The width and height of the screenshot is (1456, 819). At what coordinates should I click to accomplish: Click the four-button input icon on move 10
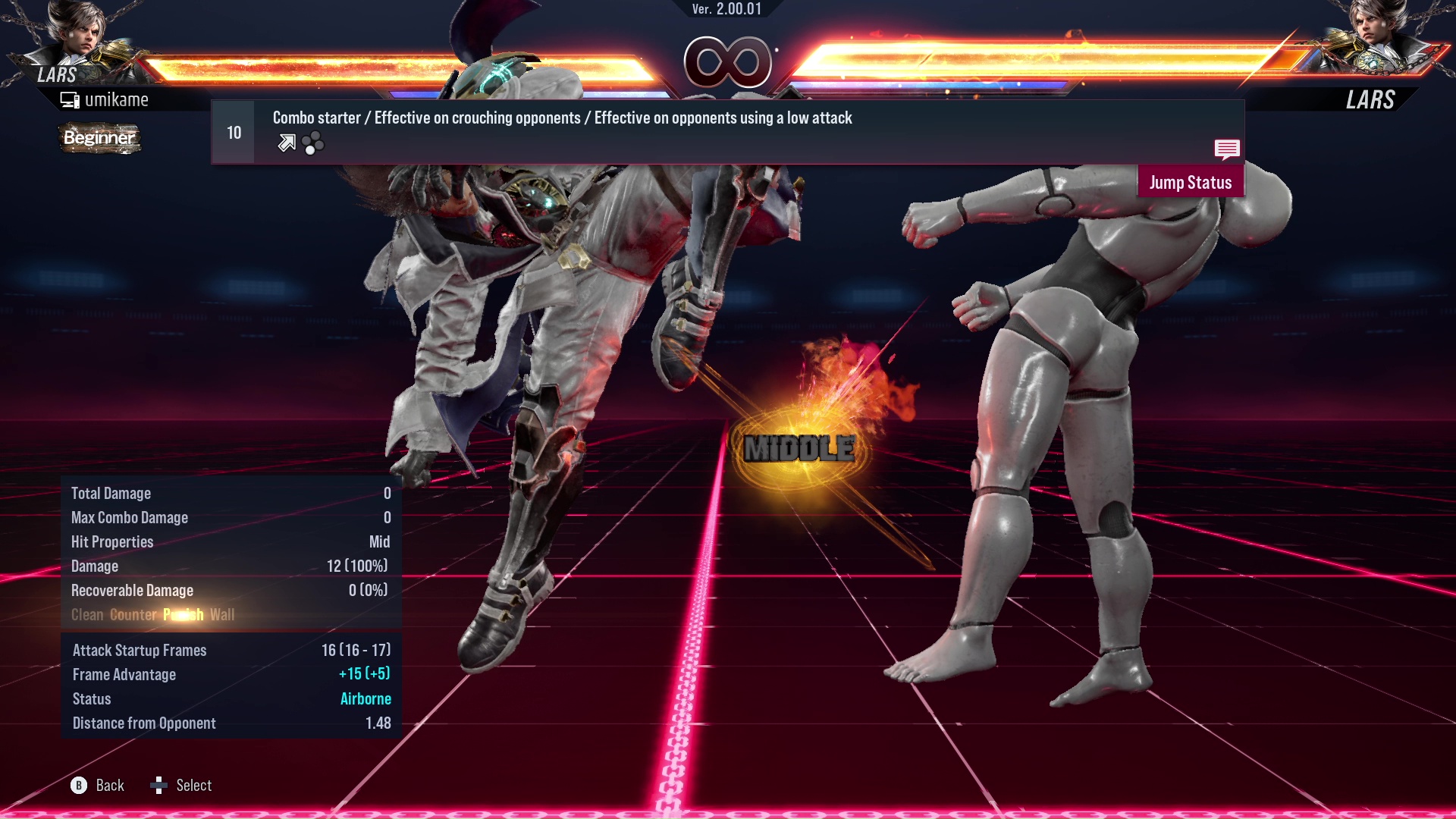click(x=313, y=143)
